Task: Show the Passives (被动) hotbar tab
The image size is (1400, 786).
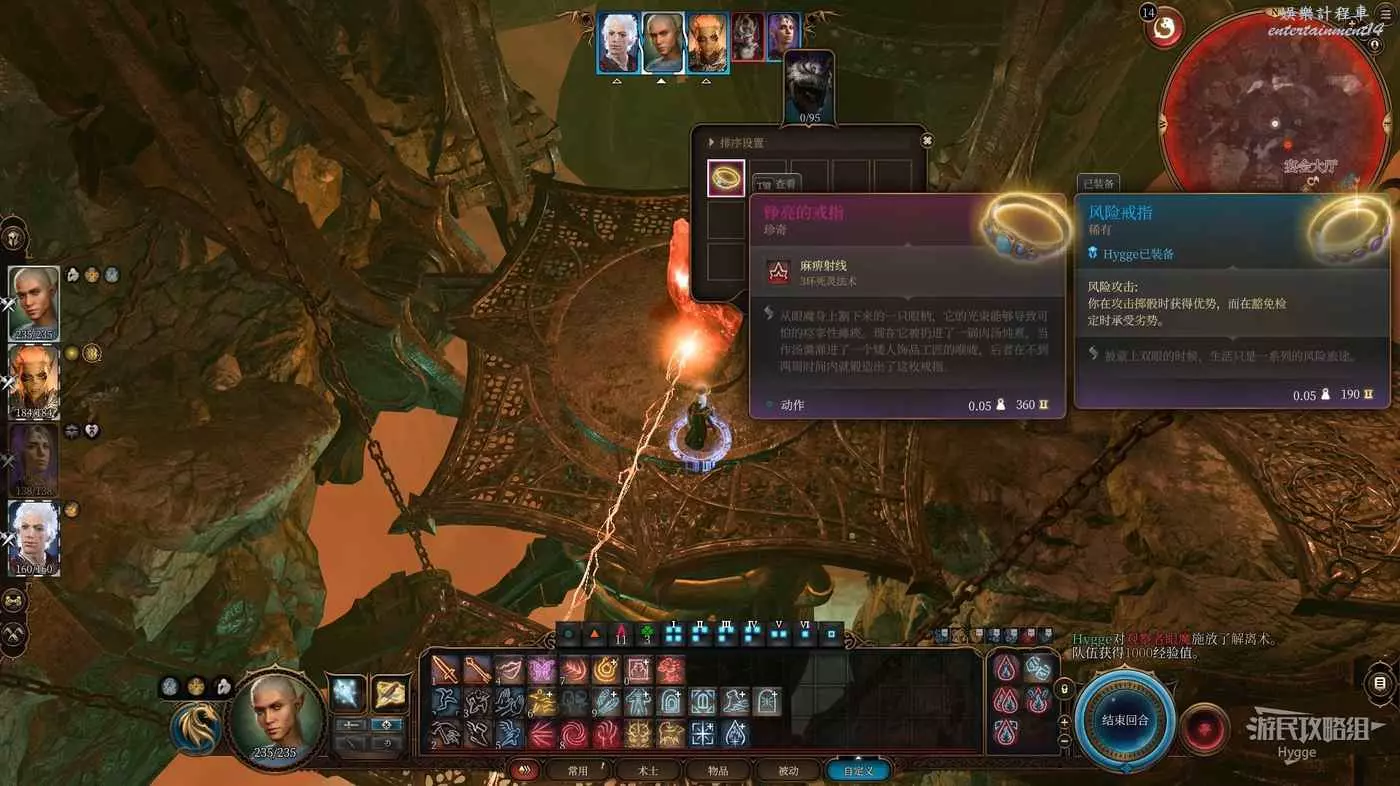Action: pyautogui.click(x=788, y=771)
